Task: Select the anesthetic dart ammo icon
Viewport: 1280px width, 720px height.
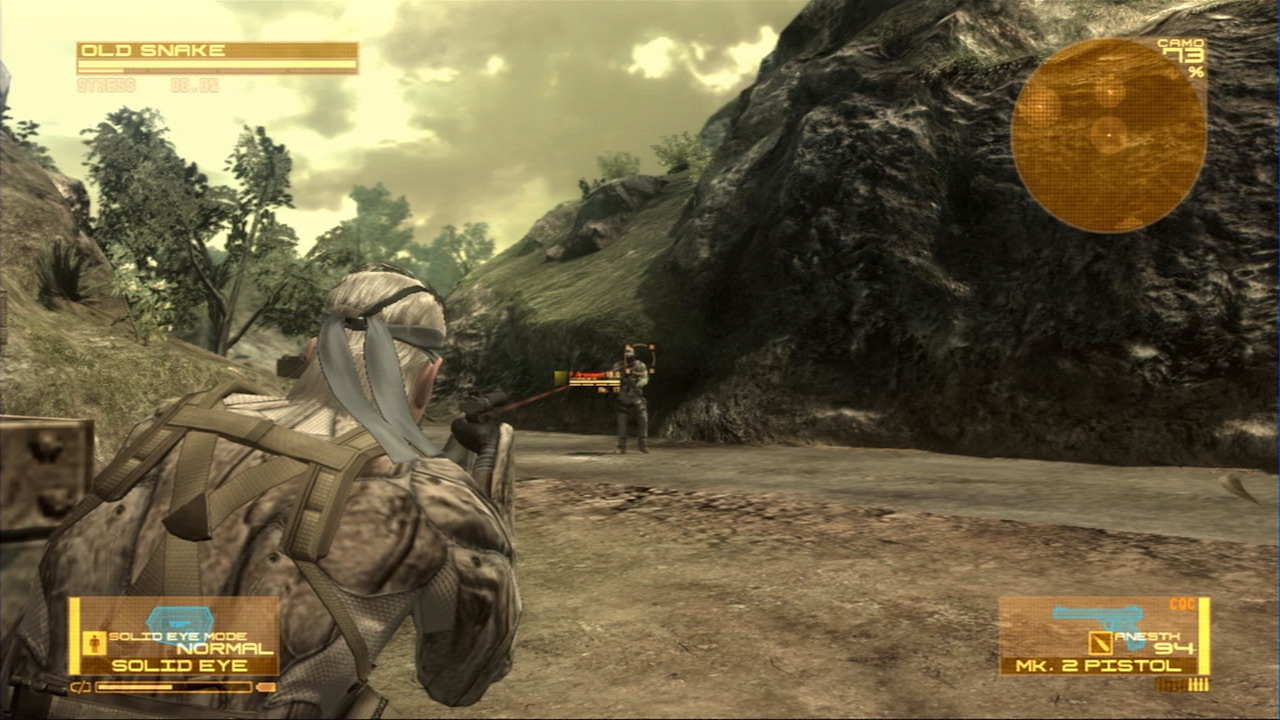Action: [1100, 643]
